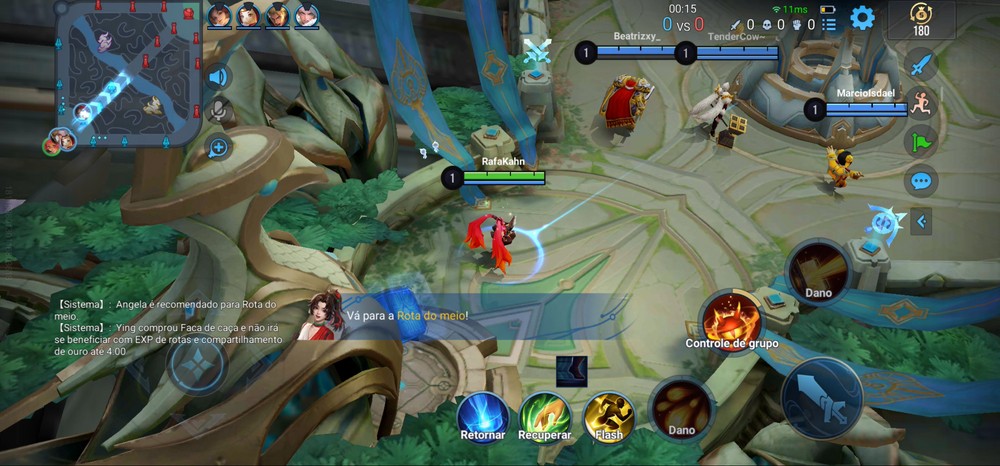
Task: Toggle the muted microphone icon
Action: (218, 111)
